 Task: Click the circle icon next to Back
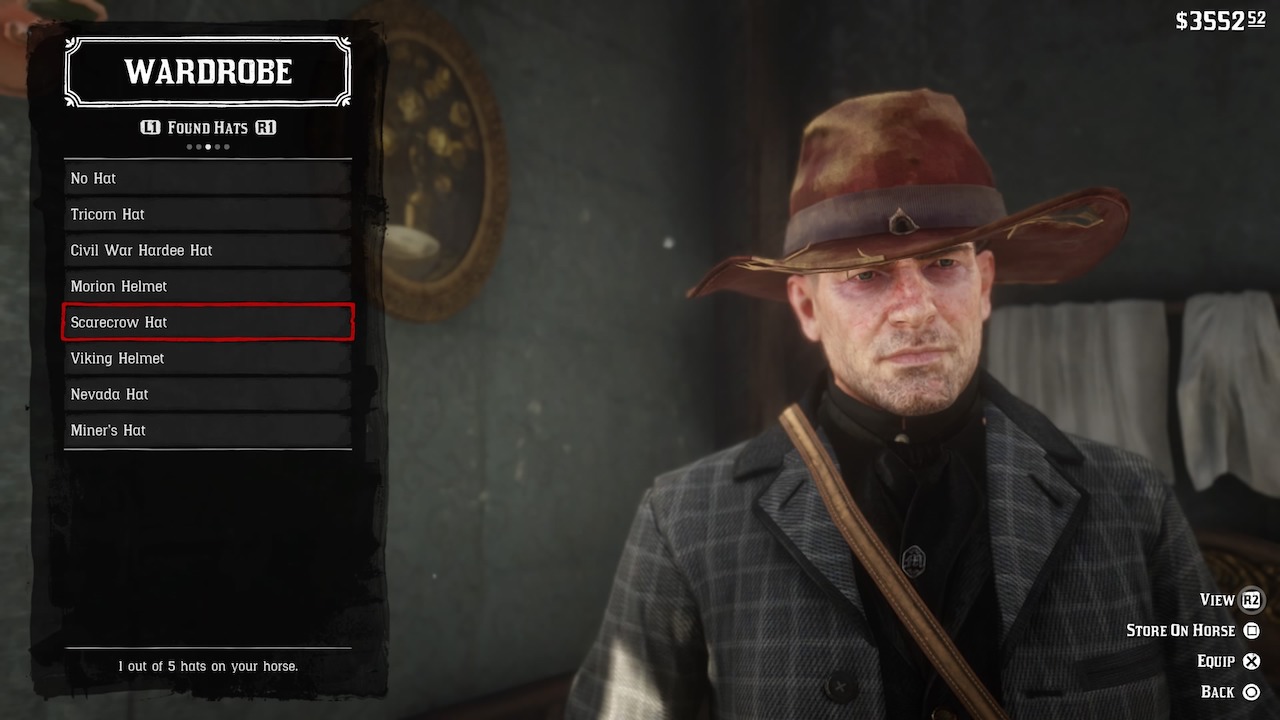click(1253, 691)
